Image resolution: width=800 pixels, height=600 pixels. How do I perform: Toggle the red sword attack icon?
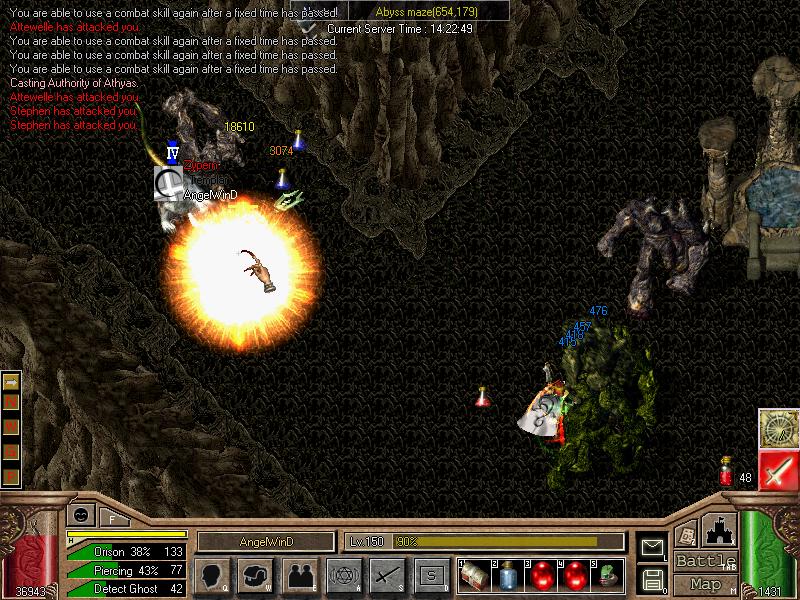point(777,470)
